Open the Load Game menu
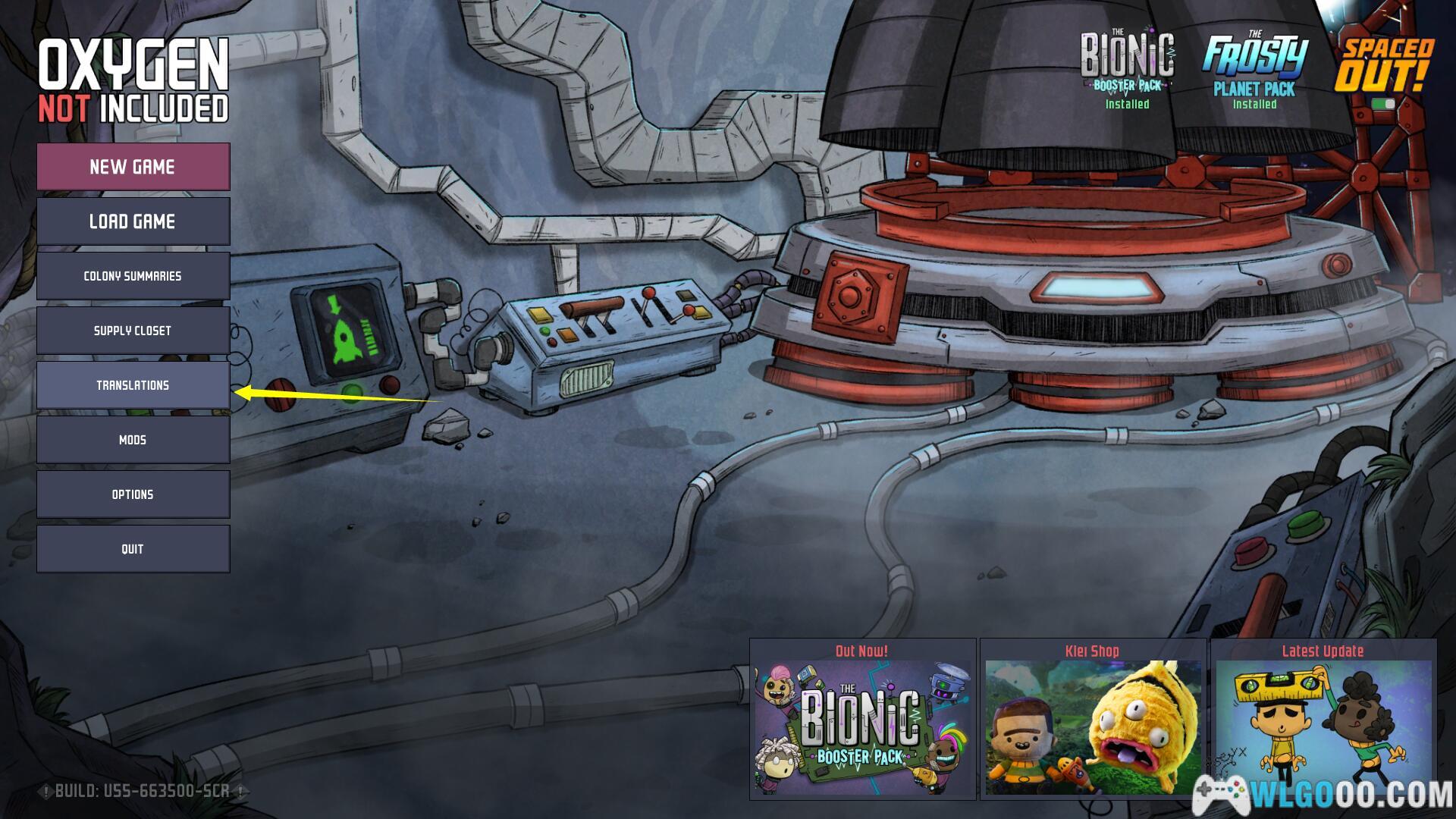 click(x=133, y=221)
